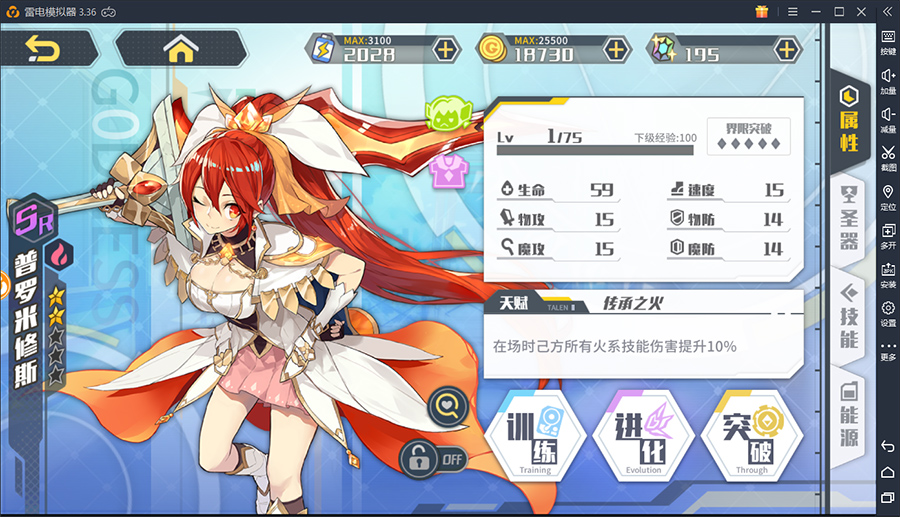The height and width of the screenshot is (517, 900).
Task: Open the 训练 Training menu
Action: coord(535,437)
